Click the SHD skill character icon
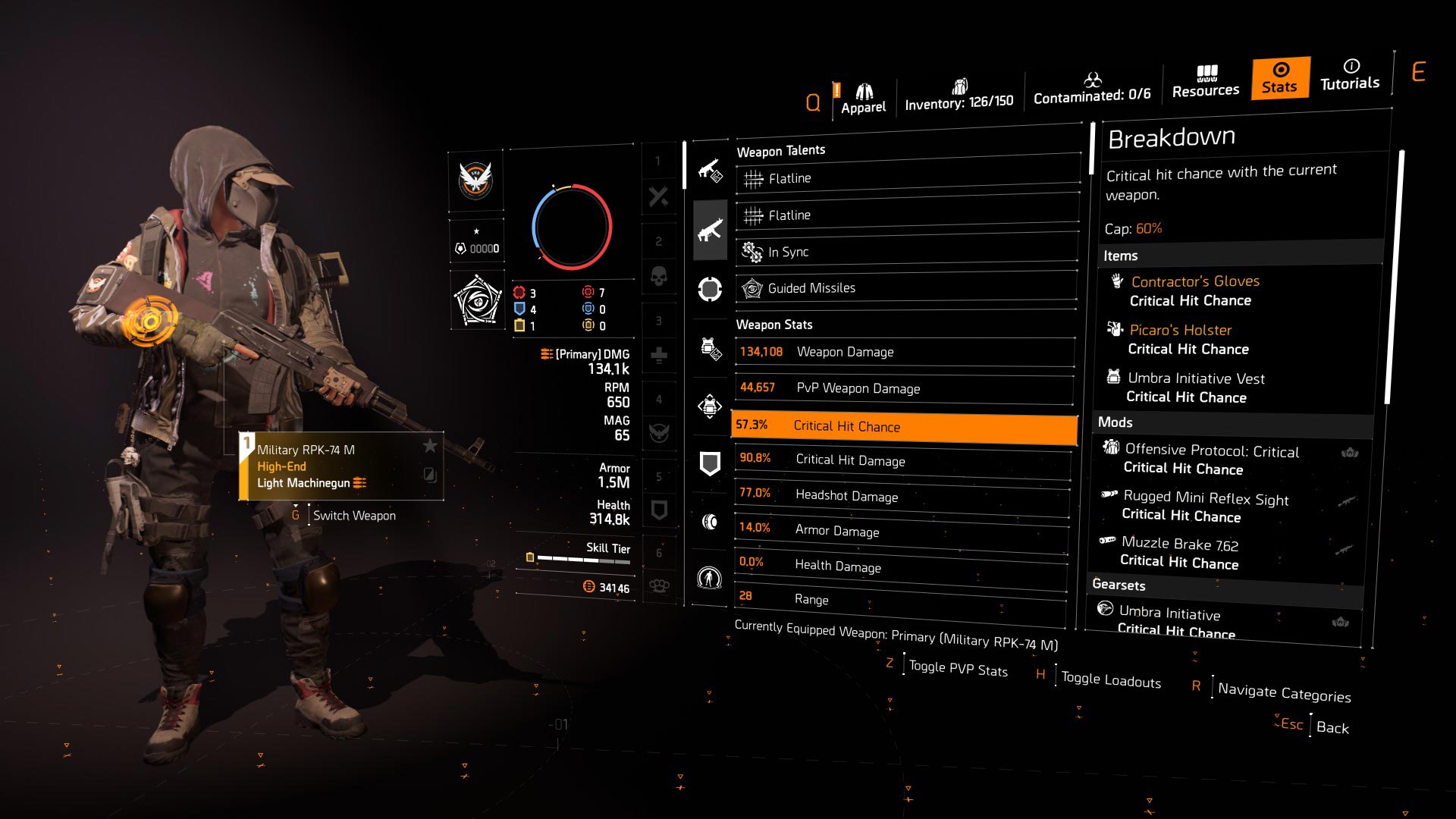 coord(709,578)
